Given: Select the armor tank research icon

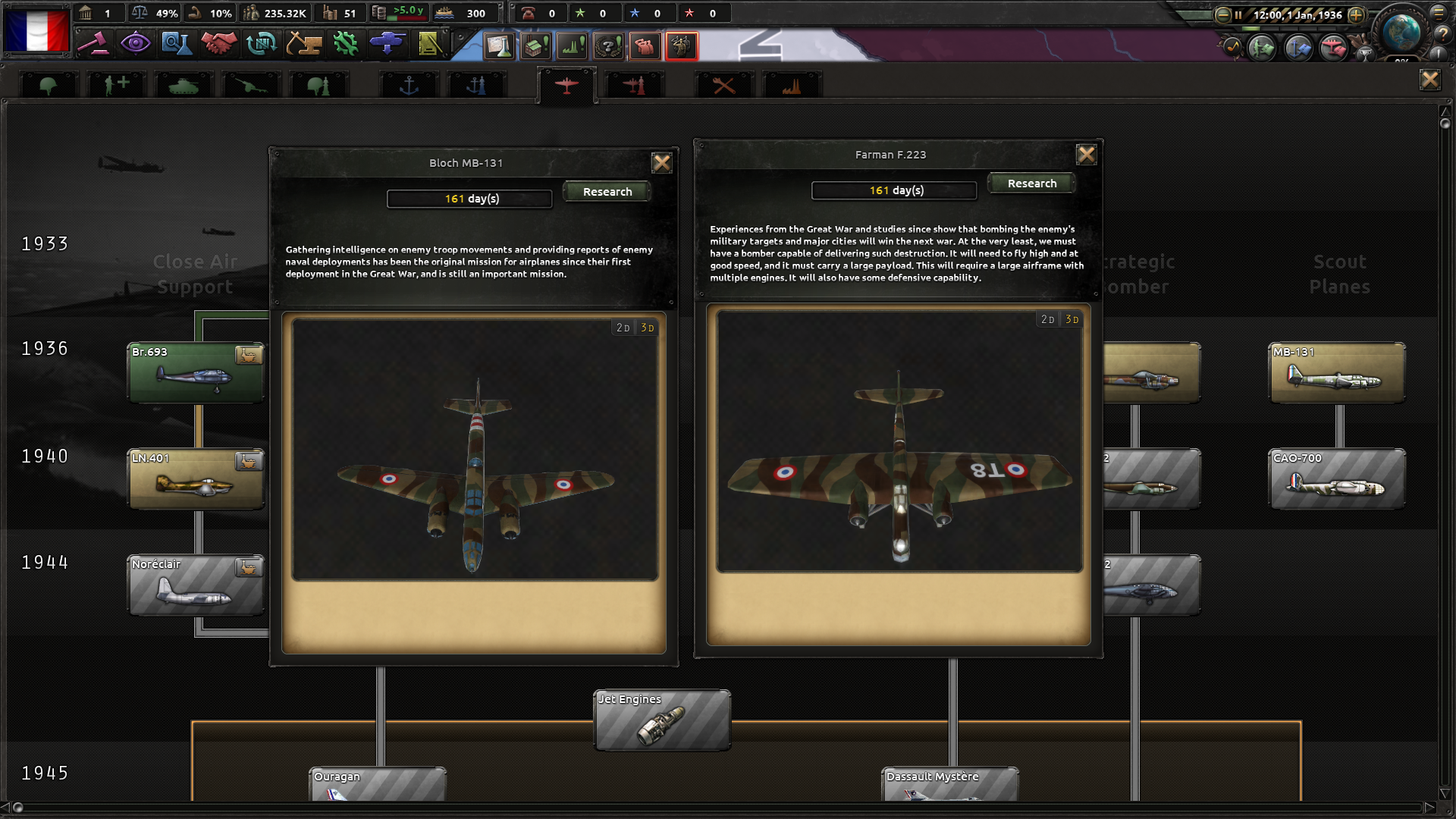Looking at the screenshot, I should pyautogui.click(x=182, y=83).
